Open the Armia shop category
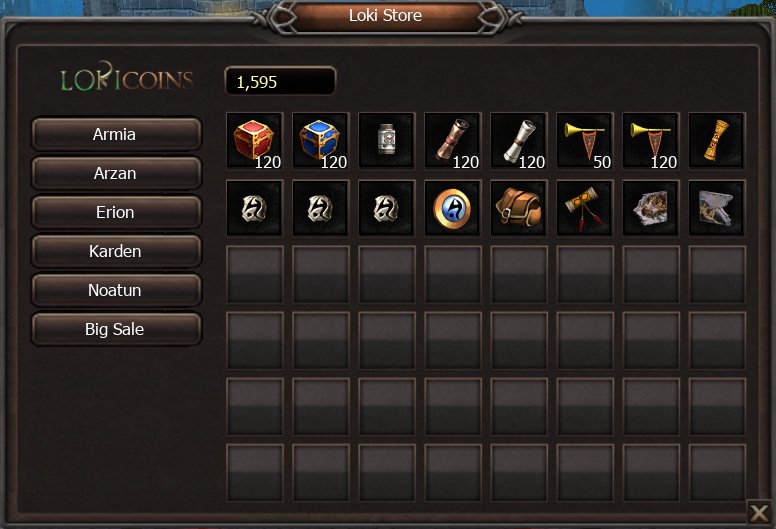The height and width of the screenshot is (529, 776). click(x=116, y=134)
